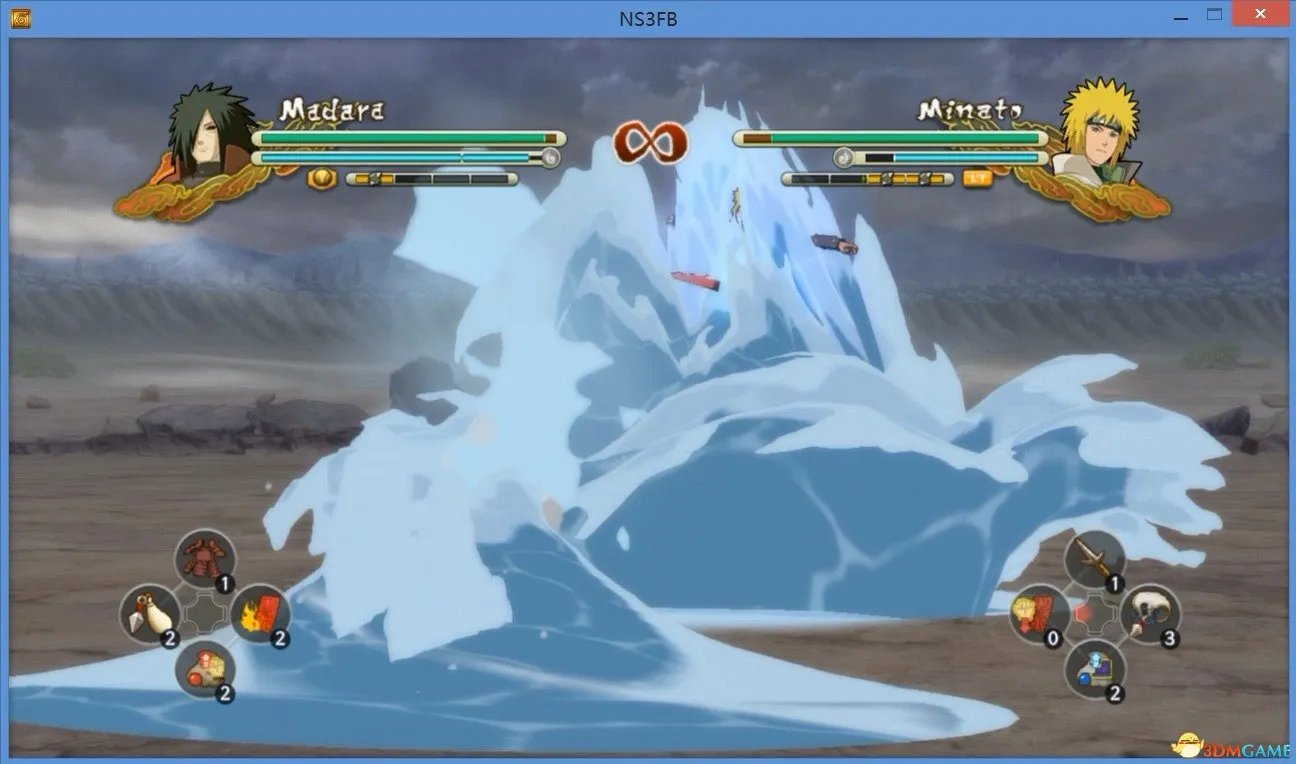Use Minato's fist and red tag item
This screenshot has width=1296, height=764.
click(x=1039, y=613)
